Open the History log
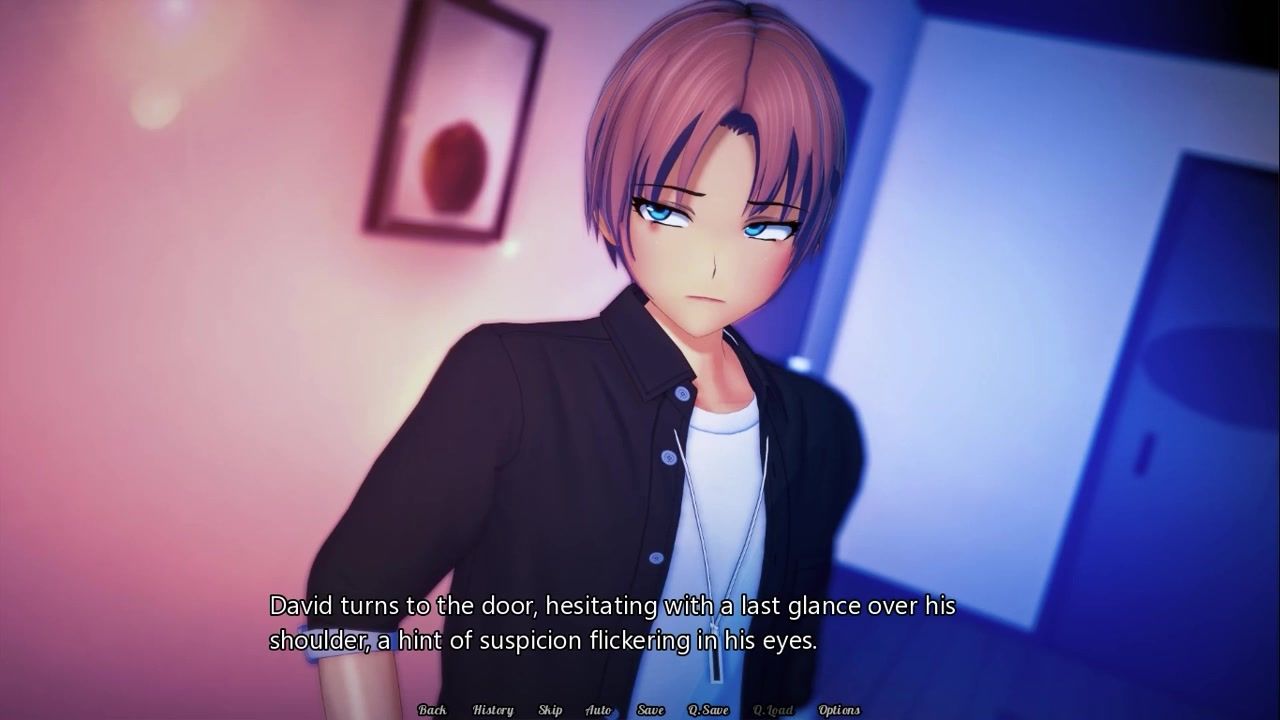The width and height of the screenshot is (1280, 720). pos(493,710)
